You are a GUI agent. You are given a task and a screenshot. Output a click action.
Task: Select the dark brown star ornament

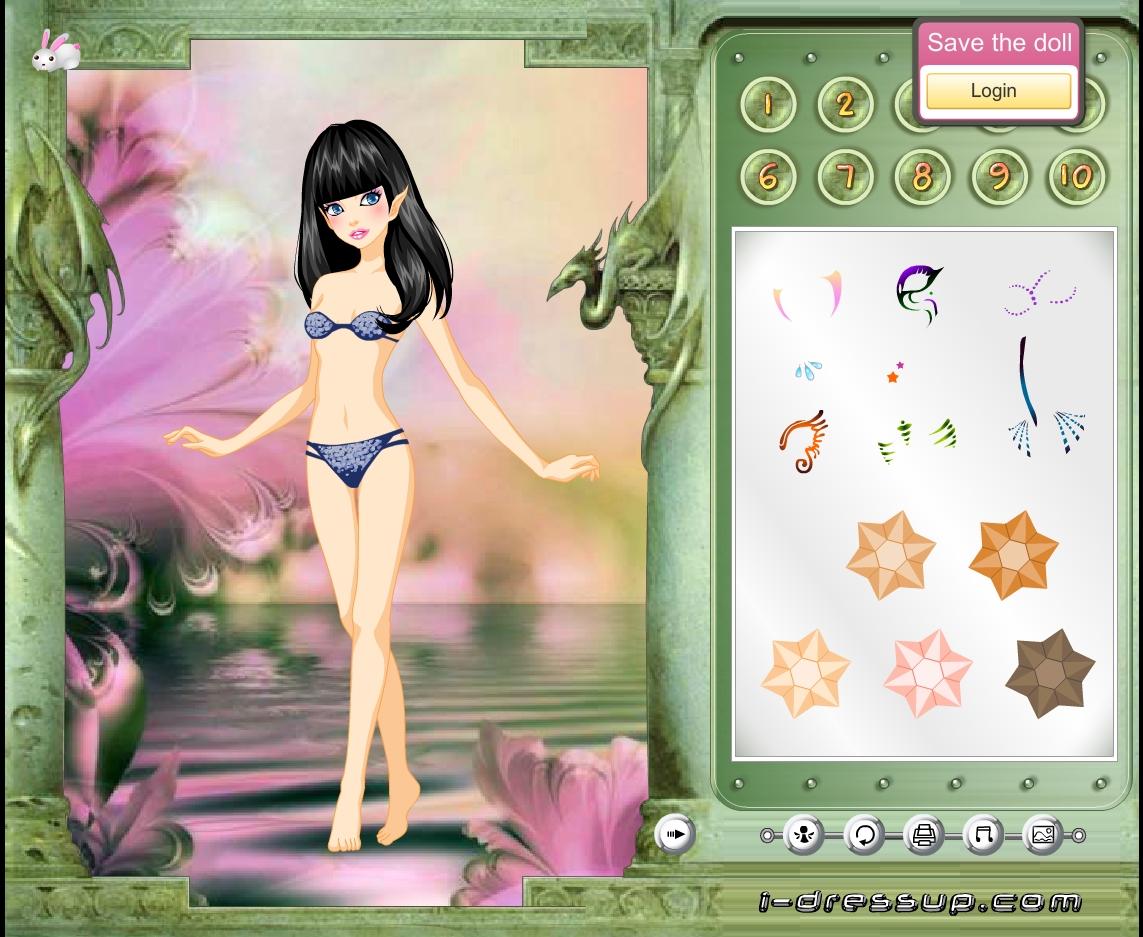coord(1049,673)
